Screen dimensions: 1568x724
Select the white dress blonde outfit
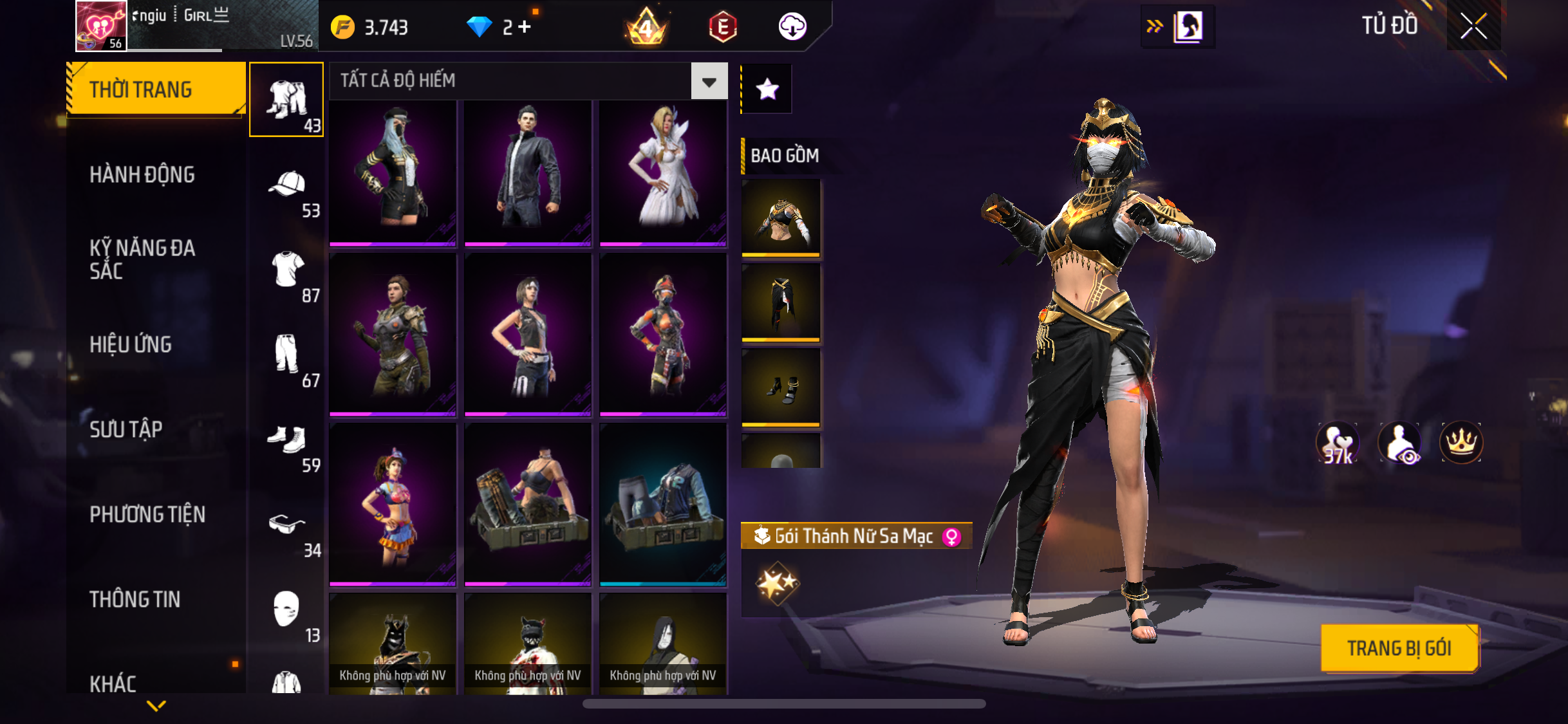[663, 171]
